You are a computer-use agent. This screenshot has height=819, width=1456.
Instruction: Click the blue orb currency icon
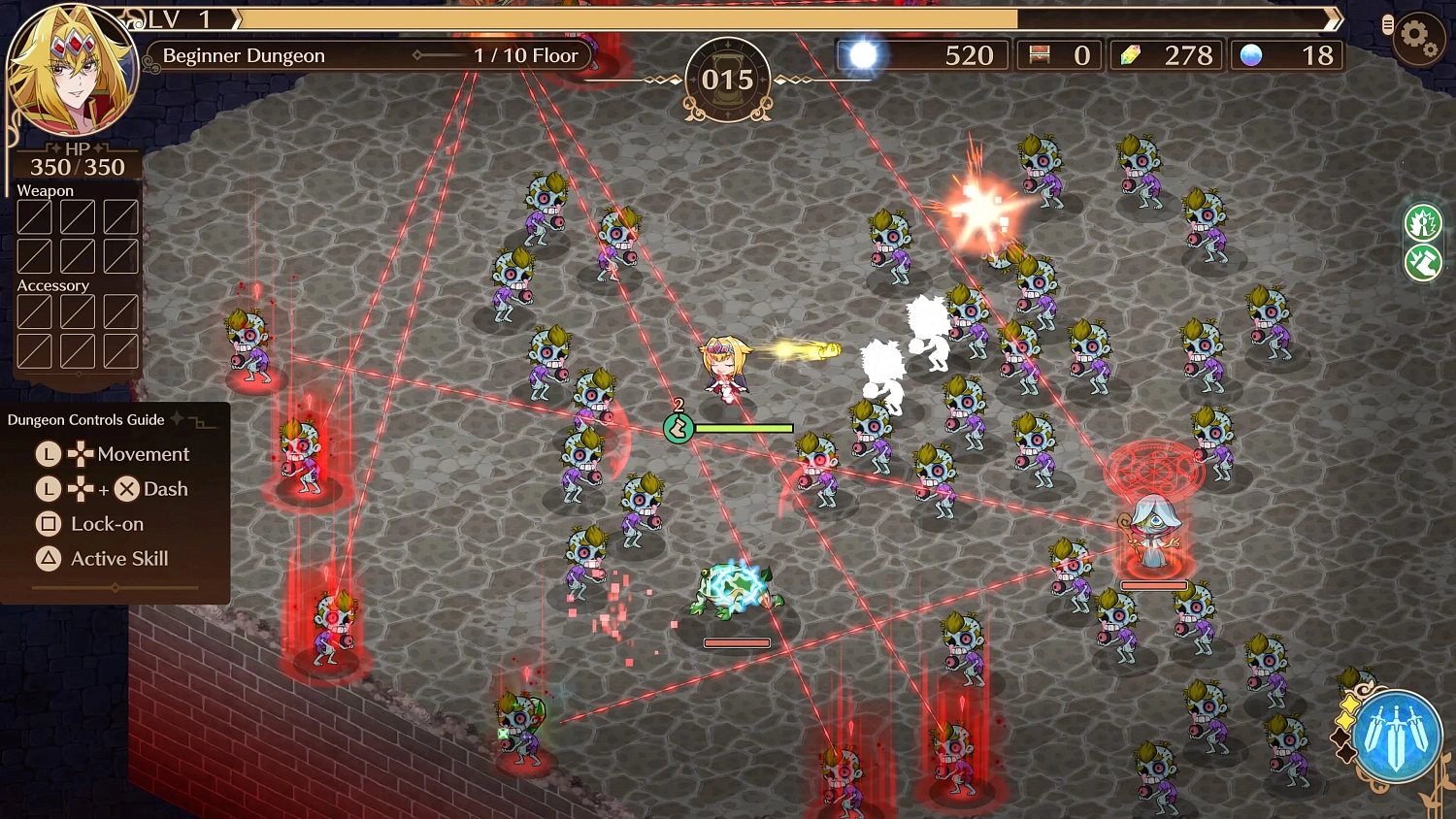1252,55
